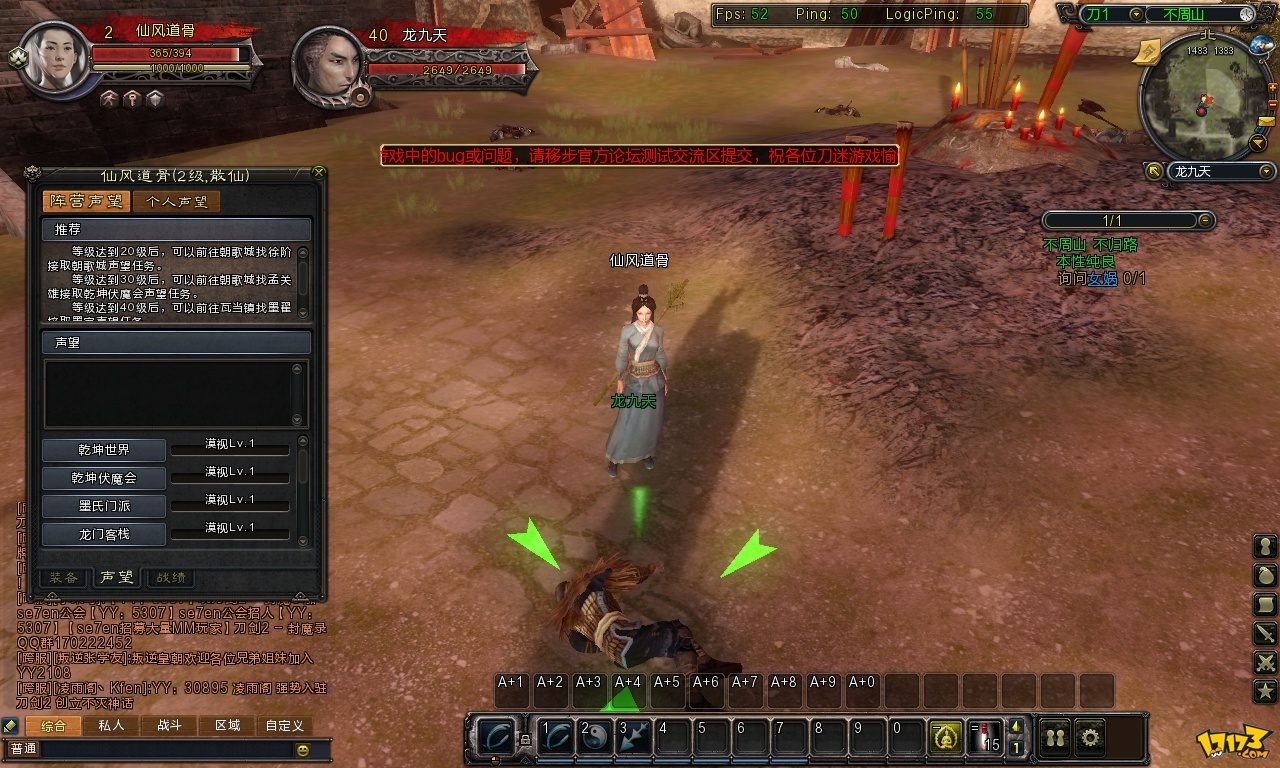Close the 仙风道骨 character panel

[319, 172]
